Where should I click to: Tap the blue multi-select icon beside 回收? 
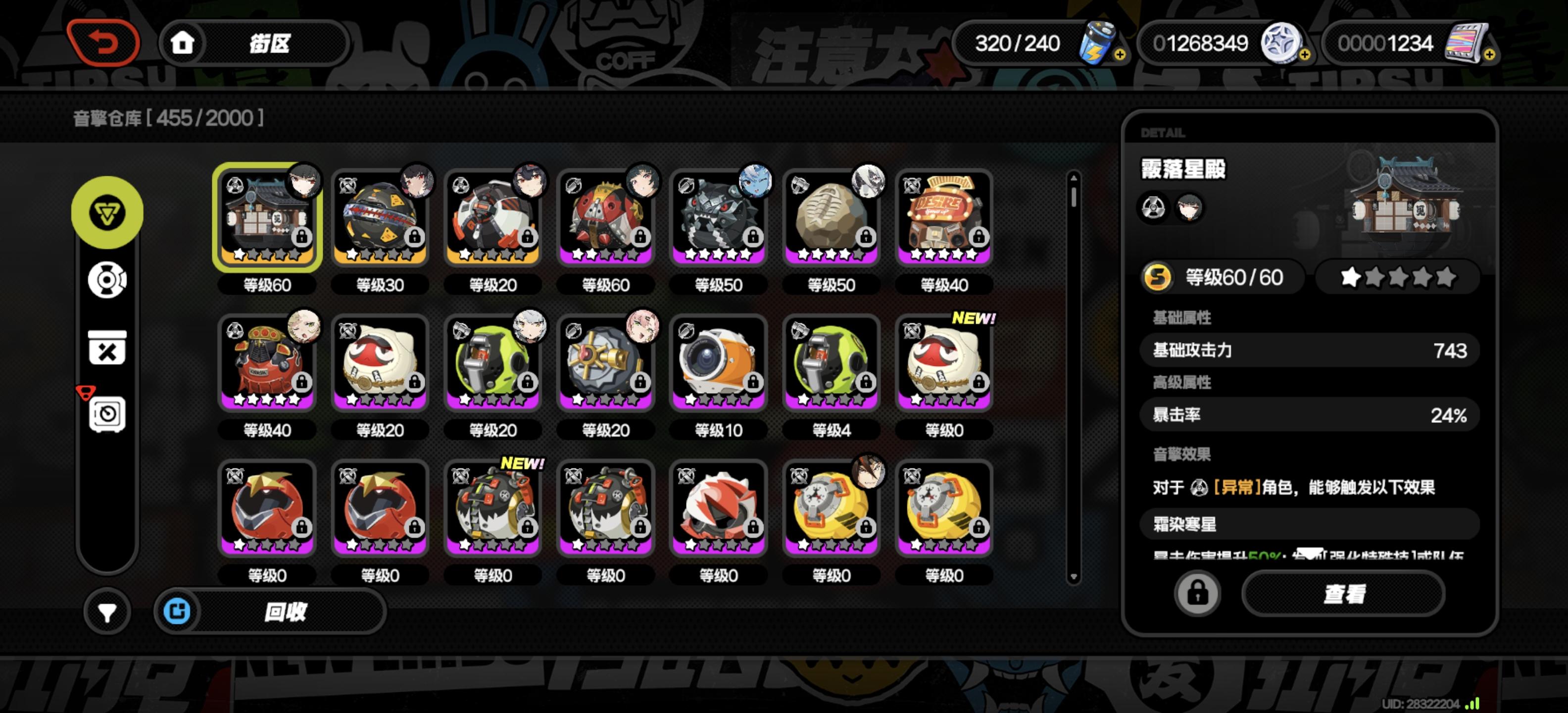pos(177,611)
